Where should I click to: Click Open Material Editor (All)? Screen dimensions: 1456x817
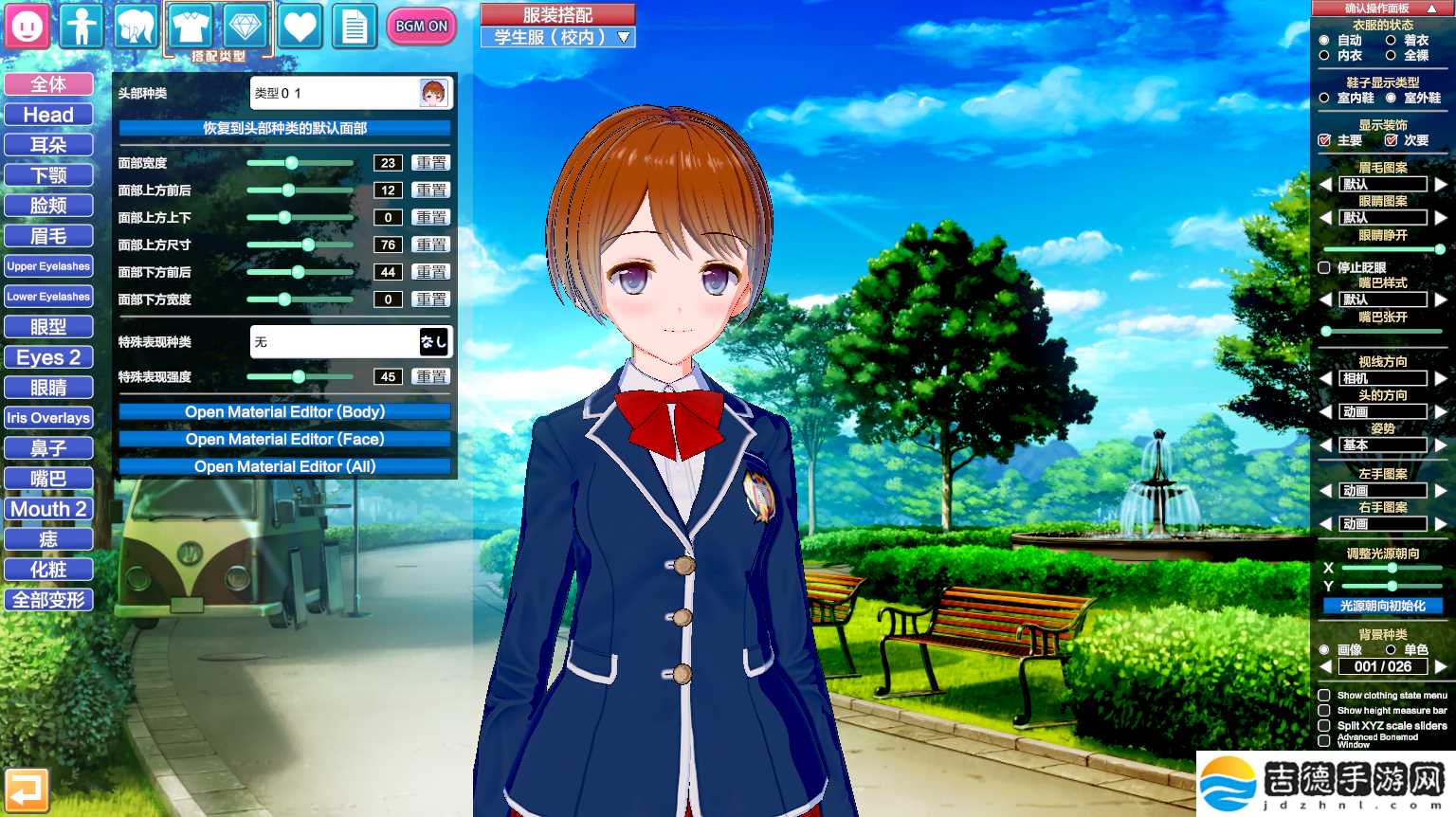point(284,466)
